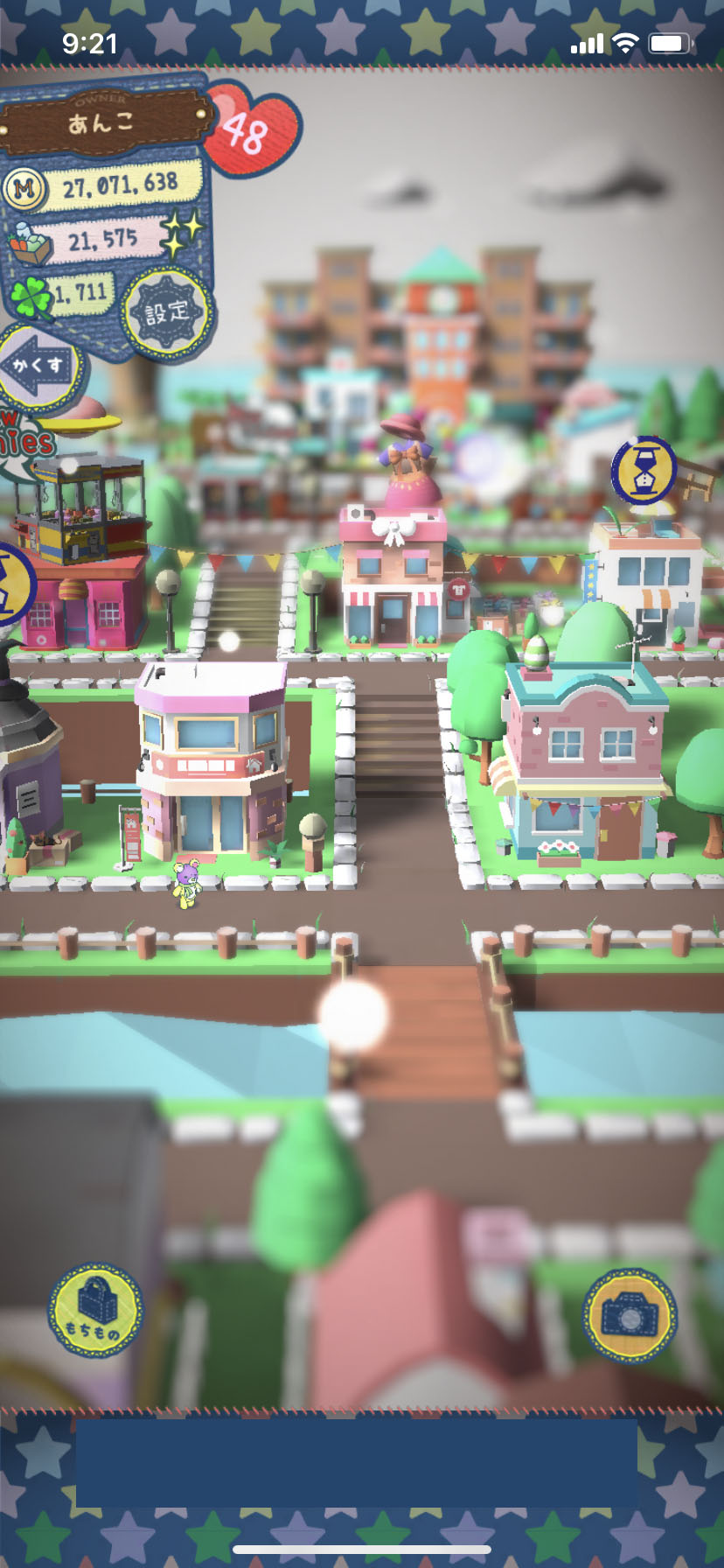Open the あんこ owner name plate
724x1568 pixels.
coord(103,123)
